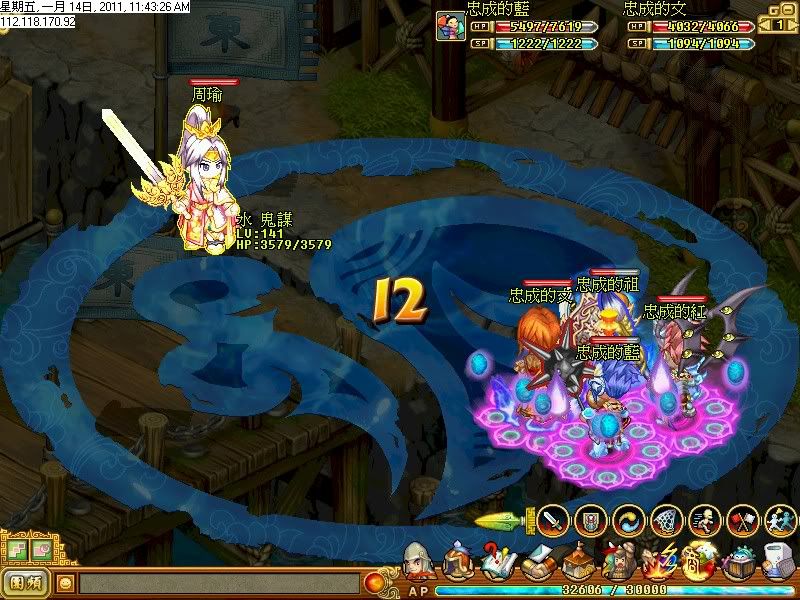Viewport: 800px width, 600px height.
Task: Open the question mark quest book
Action: (x=497, y=562)
